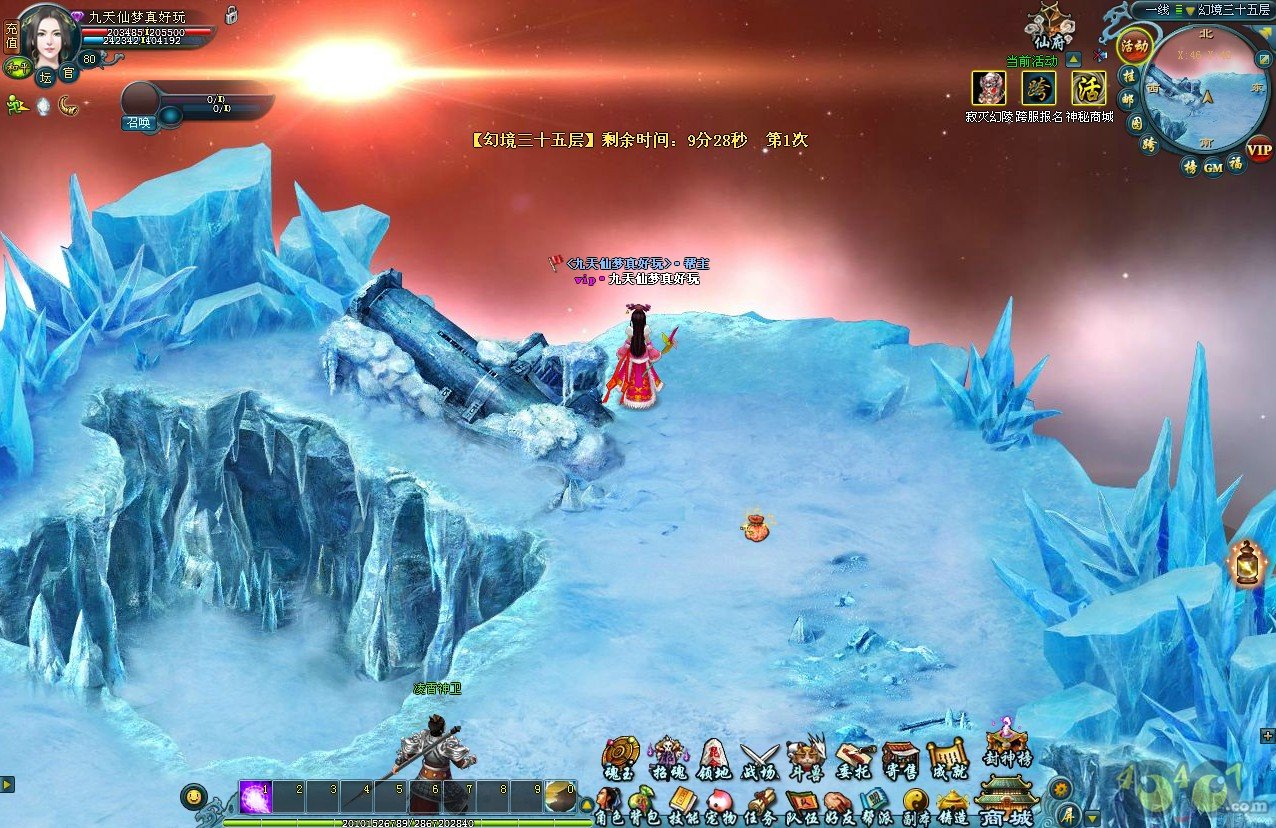Open the 神秘商城 mystery shop activity
Viewport: 1276px width, 828px height.
(x=1089, y=89)
